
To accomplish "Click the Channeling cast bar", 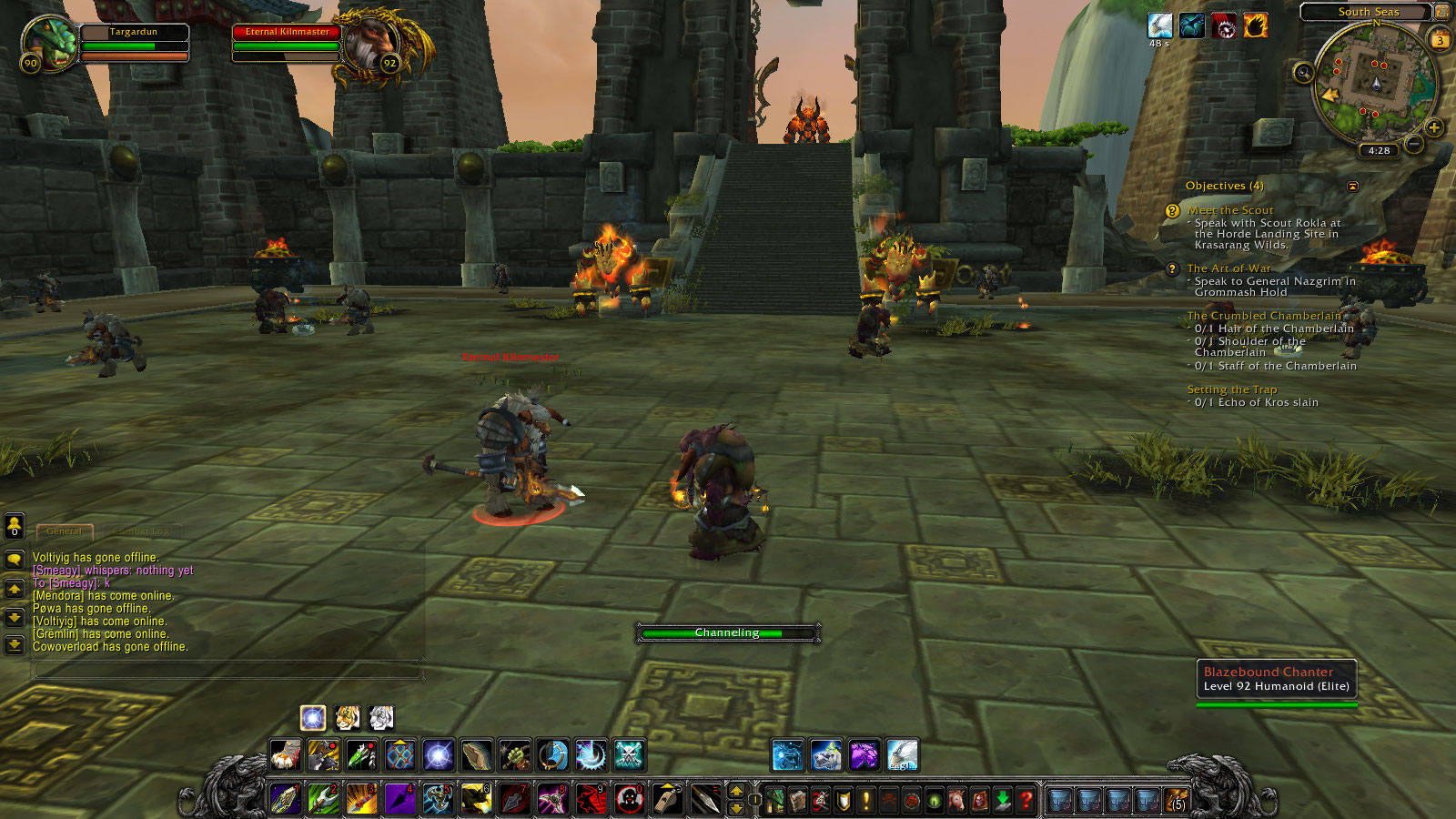I will pos(728,632).
